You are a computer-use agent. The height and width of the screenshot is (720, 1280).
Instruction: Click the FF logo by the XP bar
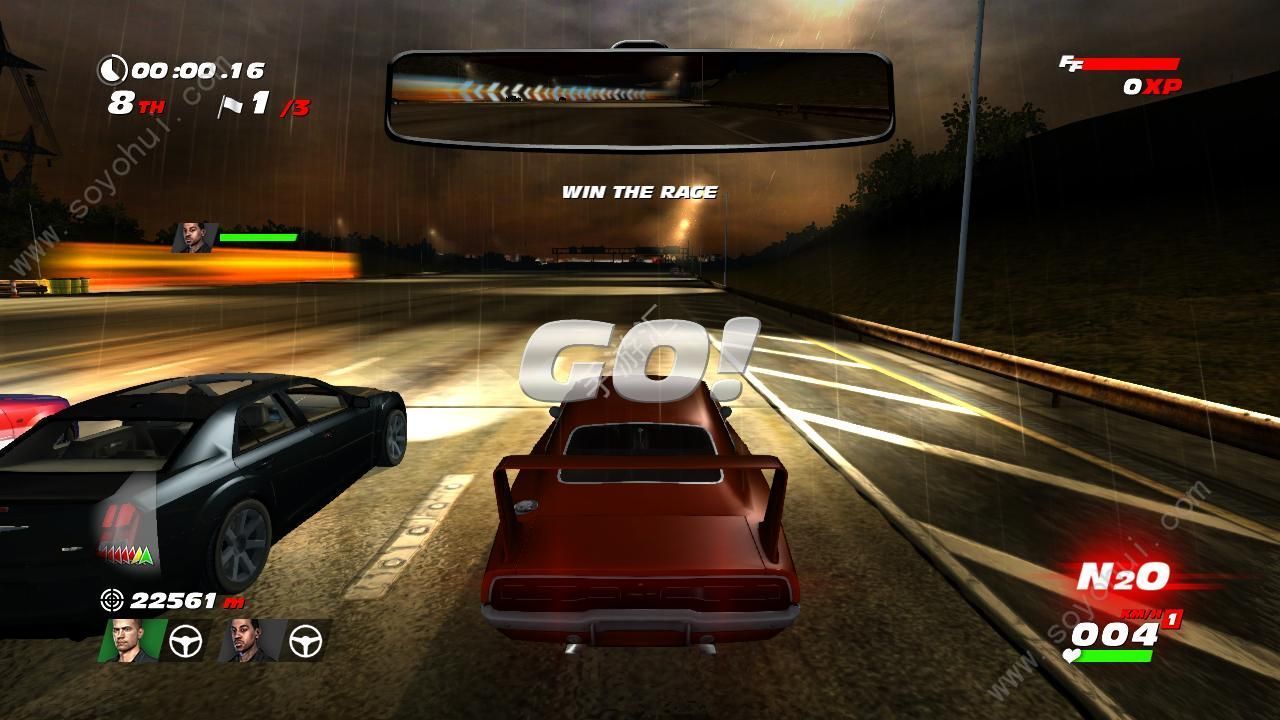click(x=1070, y=63)
